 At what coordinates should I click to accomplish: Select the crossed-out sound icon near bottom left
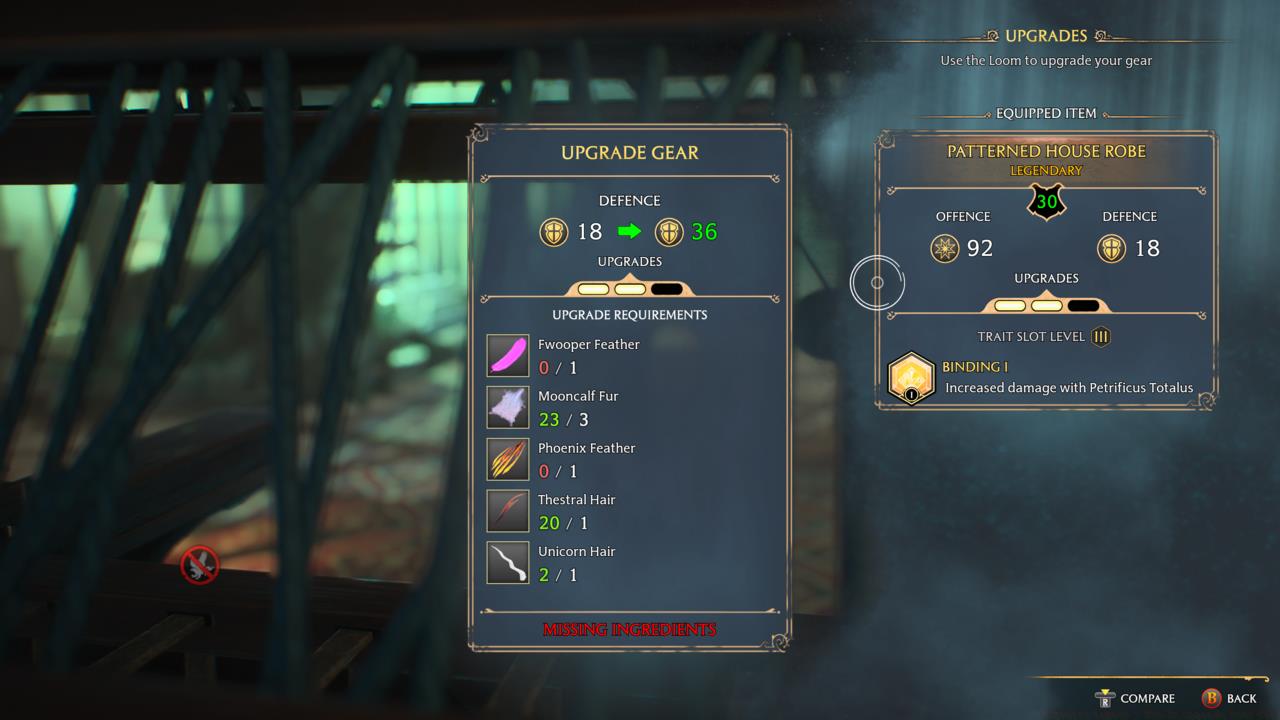[199, 564]
